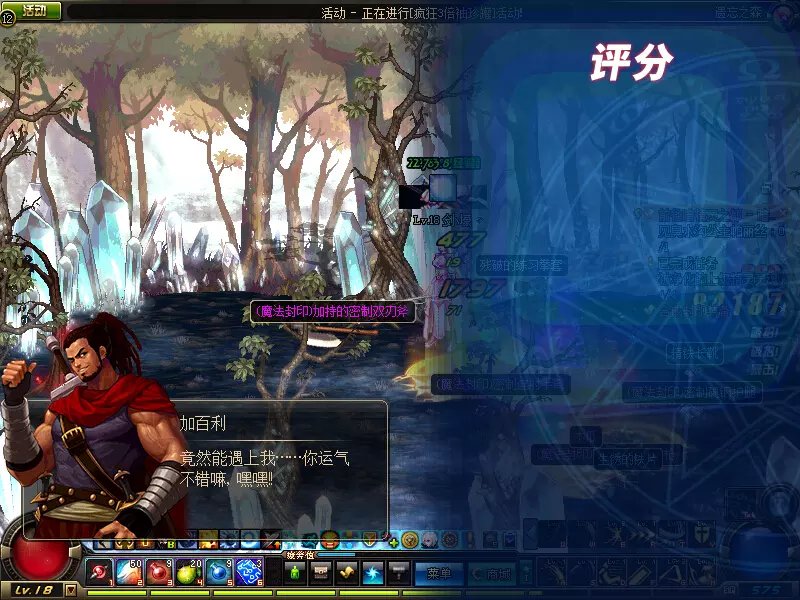This screenshot has width=800, height=600.
Task: Use the blue rune item in slot 6
Action: click(x=248, y=572)
